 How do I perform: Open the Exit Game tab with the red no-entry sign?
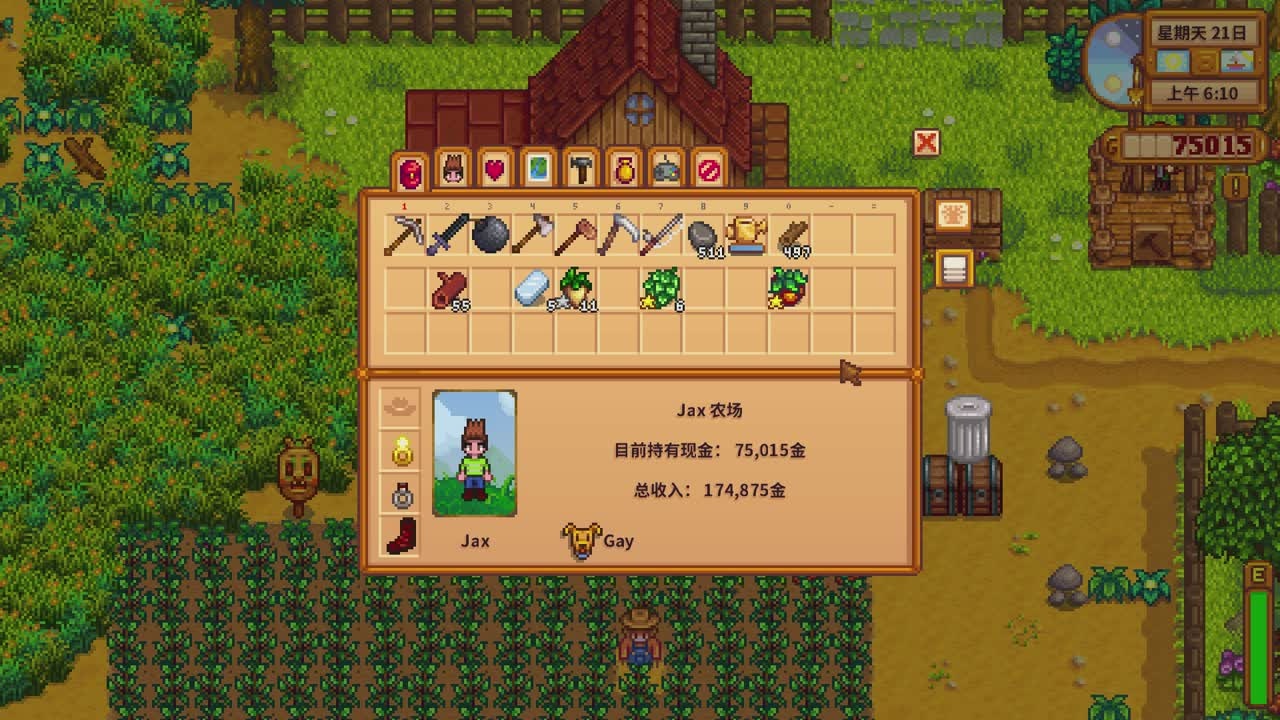(x=709, y=170)
